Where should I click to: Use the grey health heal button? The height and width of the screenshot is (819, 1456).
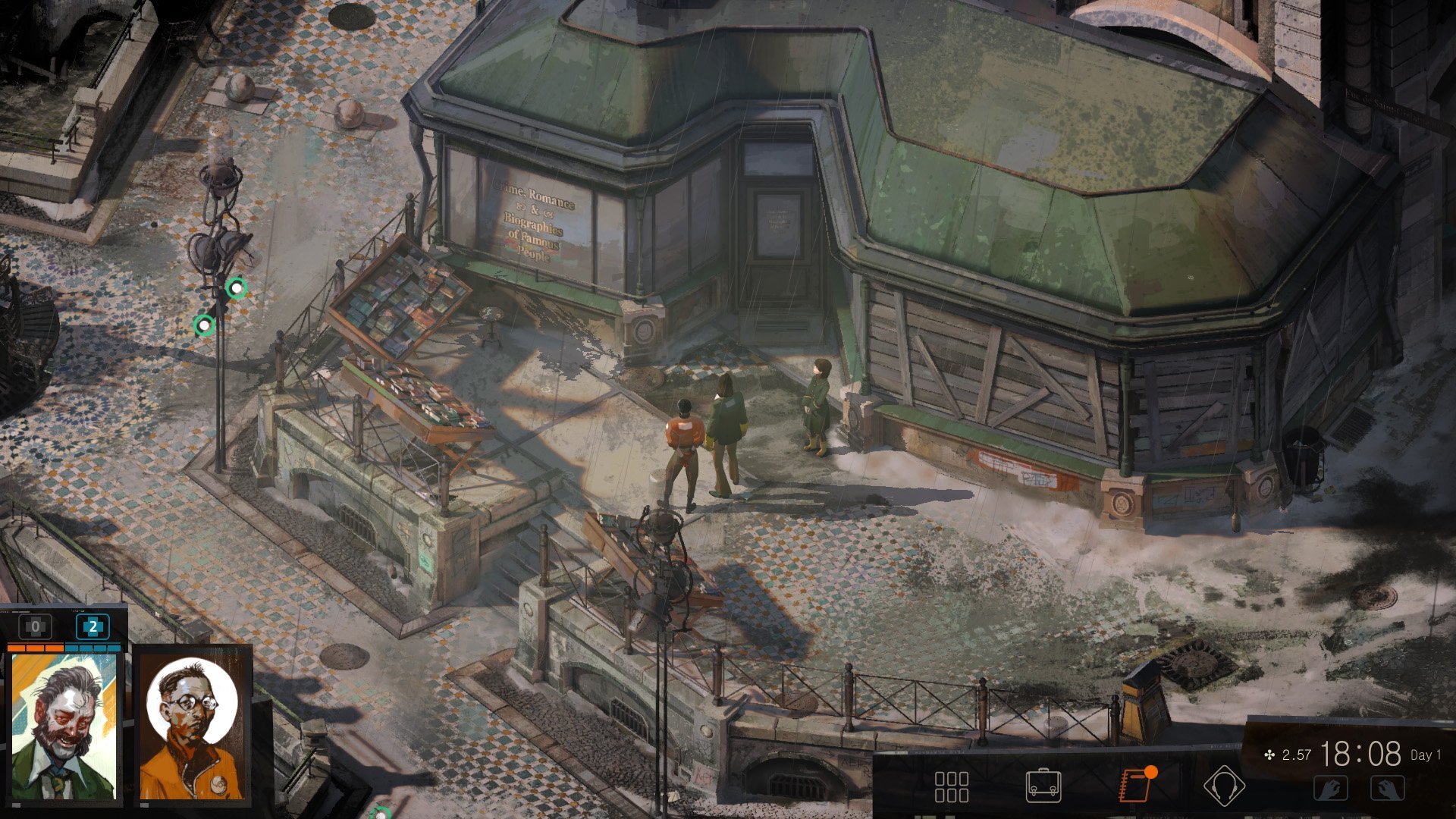35,627
